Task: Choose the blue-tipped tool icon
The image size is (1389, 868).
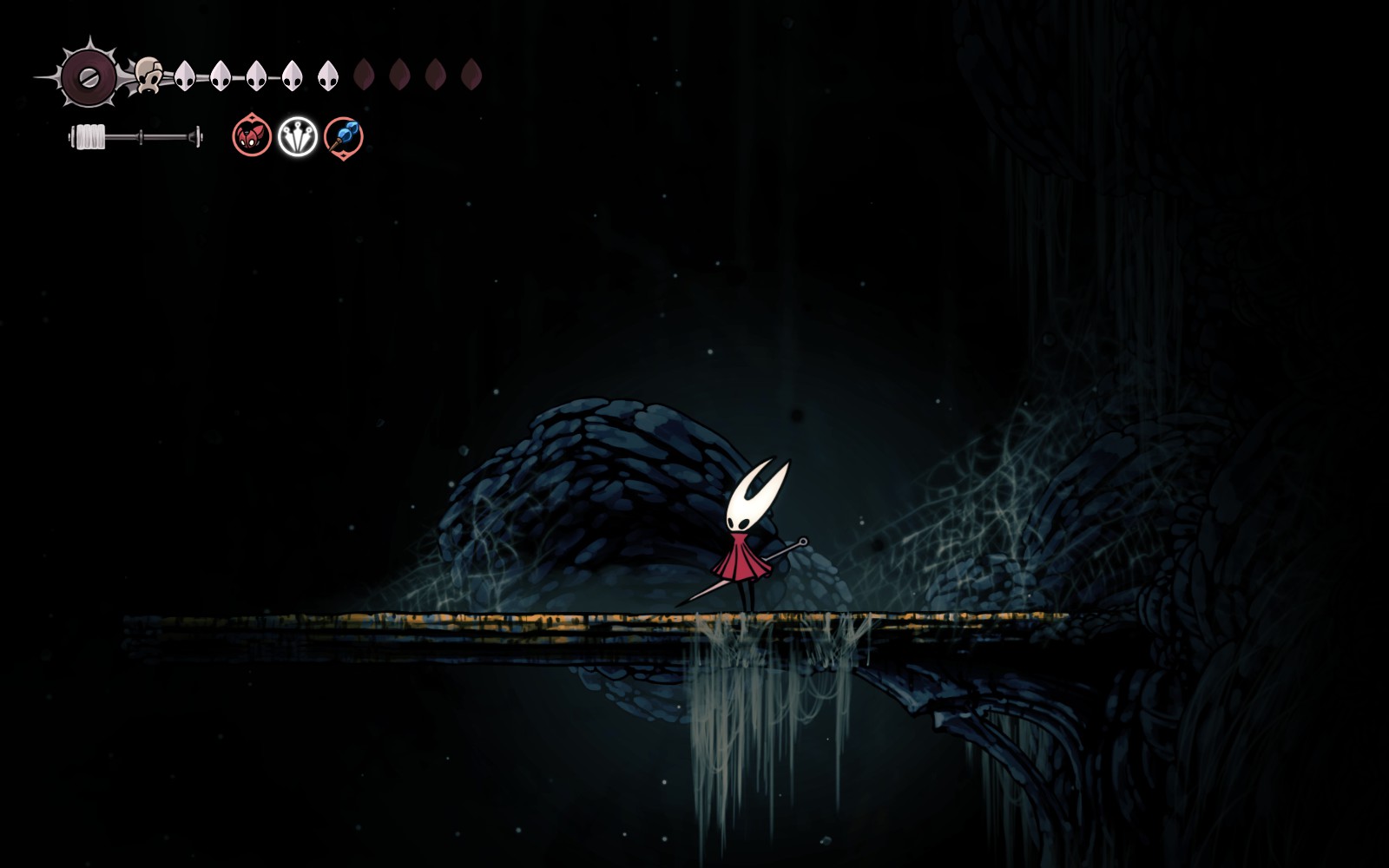Action: (344, 137)
